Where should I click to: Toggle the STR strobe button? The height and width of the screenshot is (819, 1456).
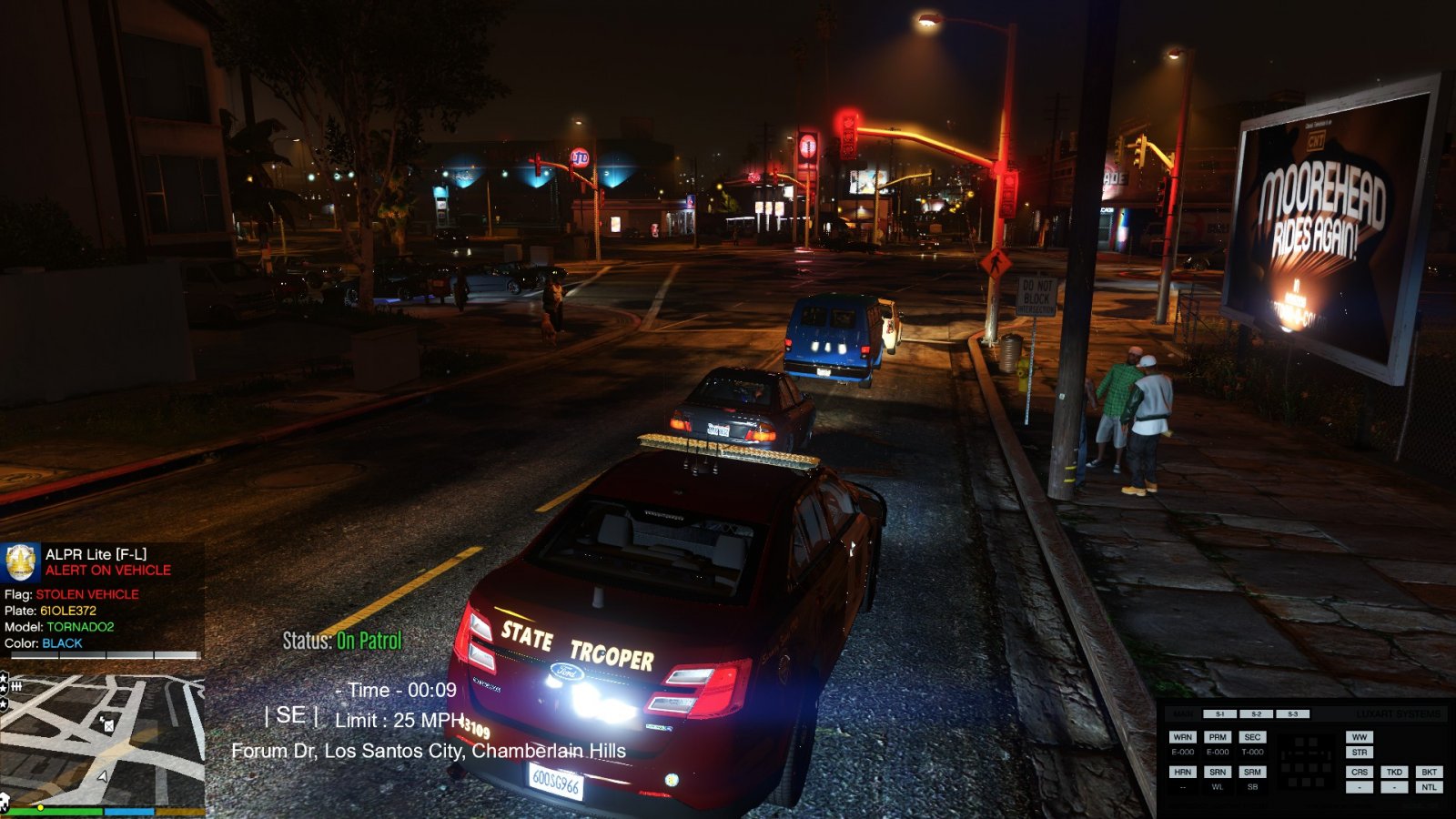coord(1360,753)
